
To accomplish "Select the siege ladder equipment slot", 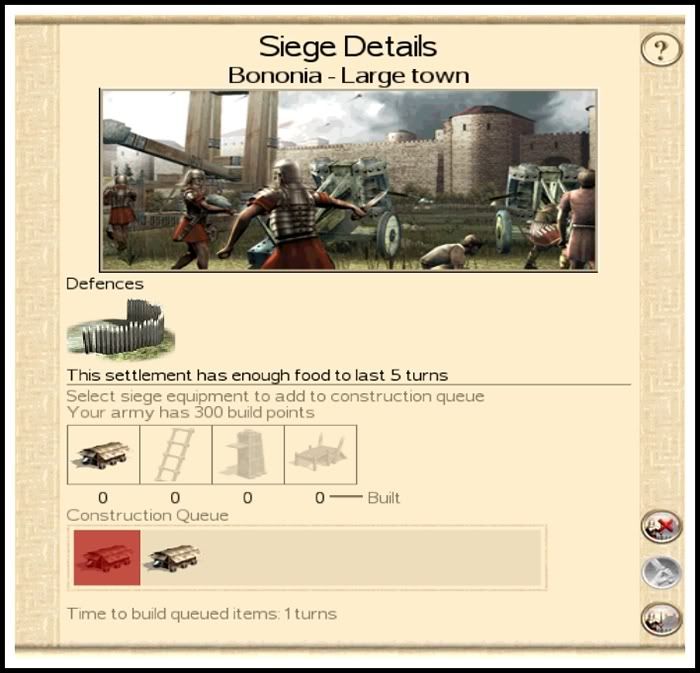I will click(175, 455).
